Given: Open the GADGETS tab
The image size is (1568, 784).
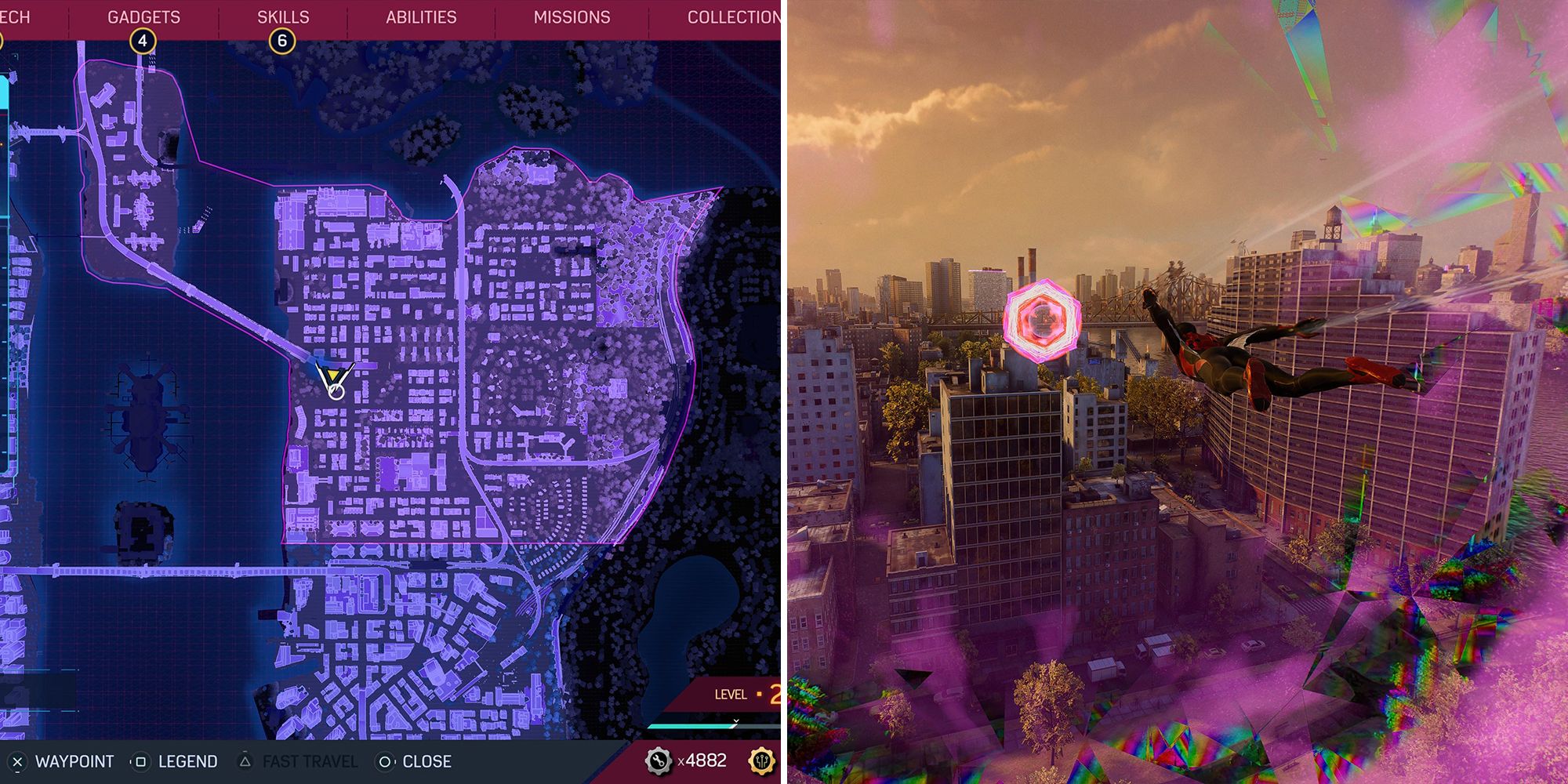Looking at the screenshot, I should point(145,16).
